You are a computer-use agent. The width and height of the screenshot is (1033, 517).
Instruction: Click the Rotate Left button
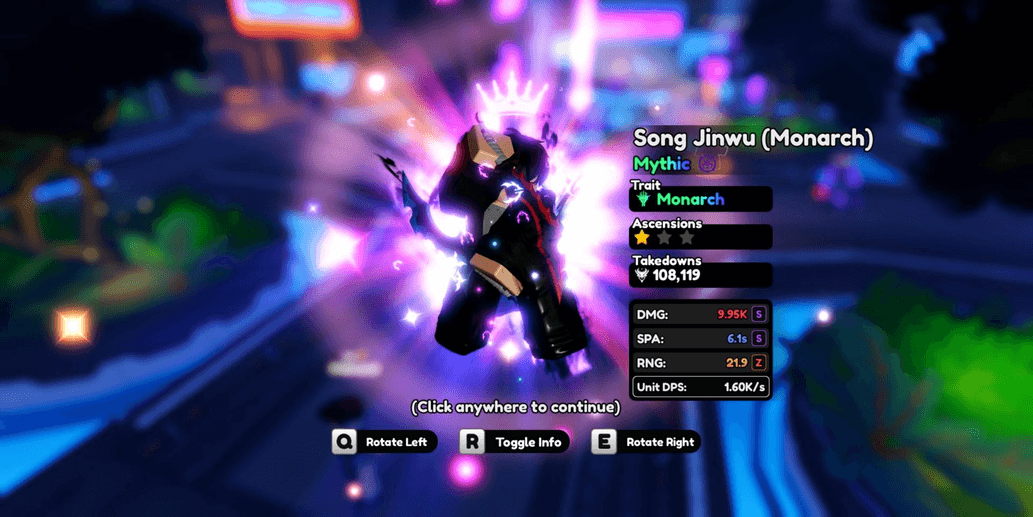click(385, 442)
